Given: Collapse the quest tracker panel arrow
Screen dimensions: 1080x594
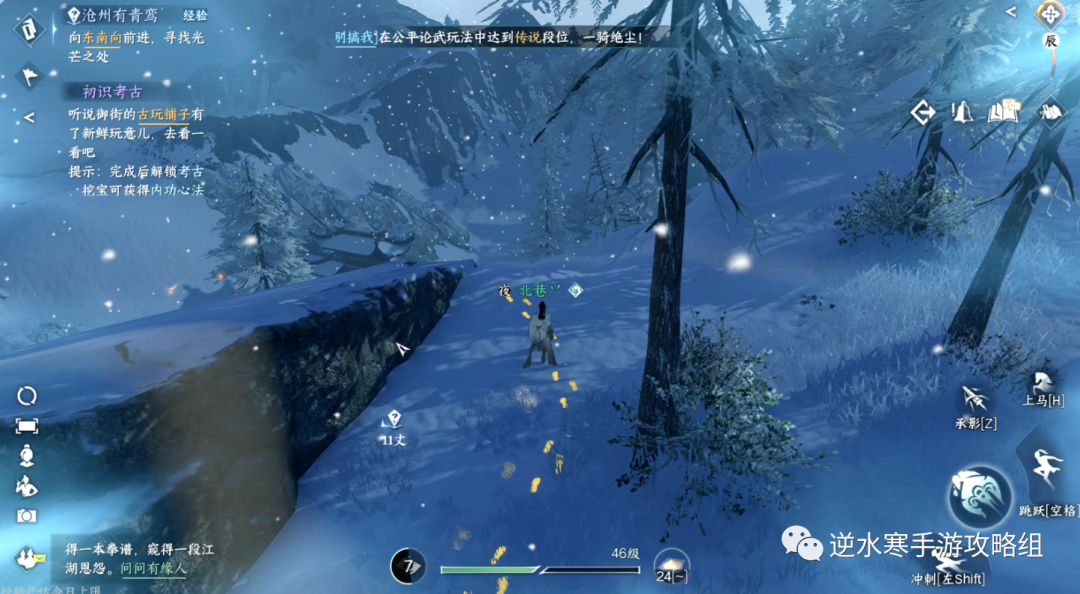Looking at the screenshot, I should pos(29,117).
